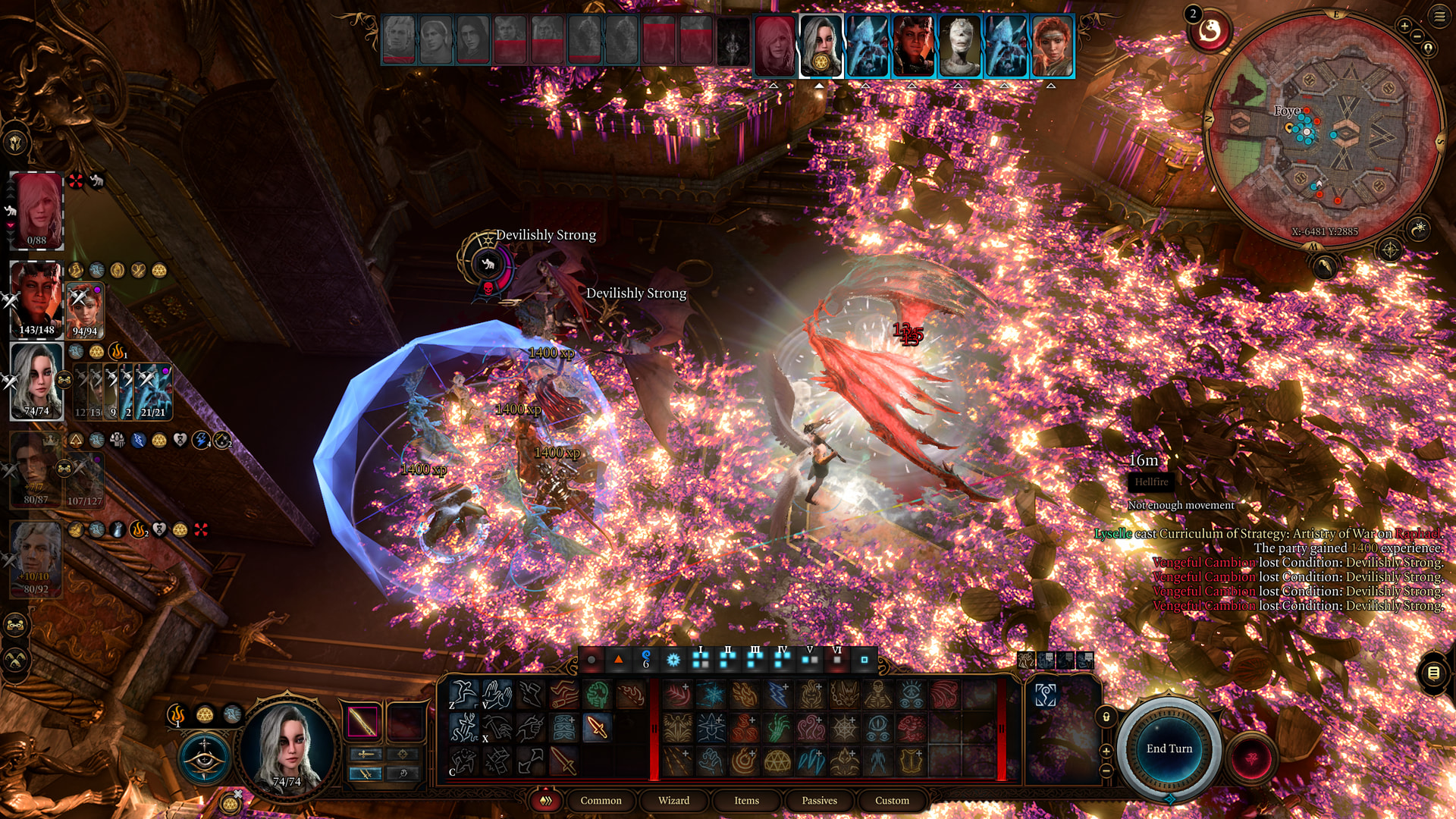Toggle the hotbar lock icon
The width and height of the screenshot is (1456, 819).
tap(1106, 717)
